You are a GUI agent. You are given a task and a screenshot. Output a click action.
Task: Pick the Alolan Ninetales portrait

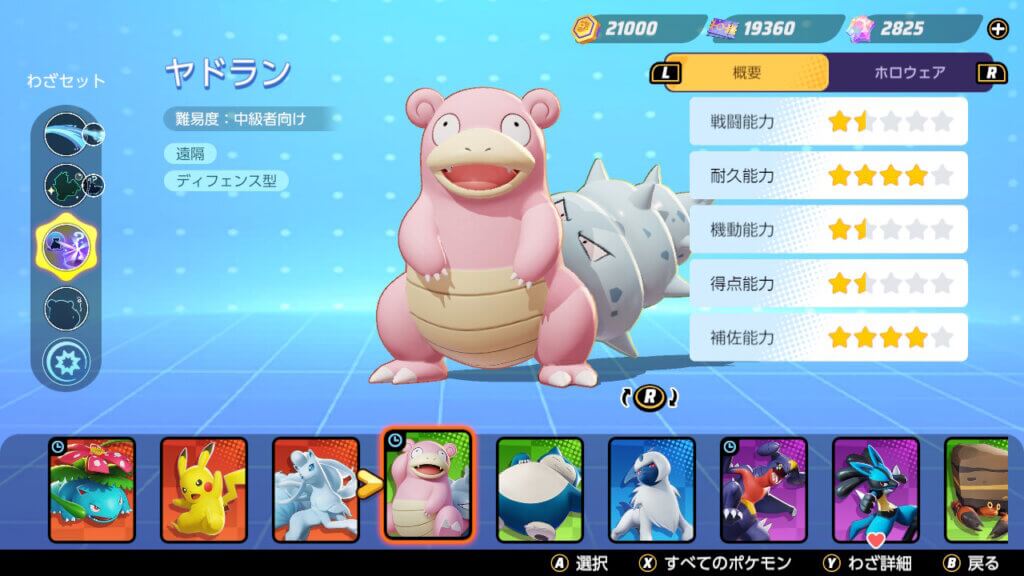coord(316,489)
